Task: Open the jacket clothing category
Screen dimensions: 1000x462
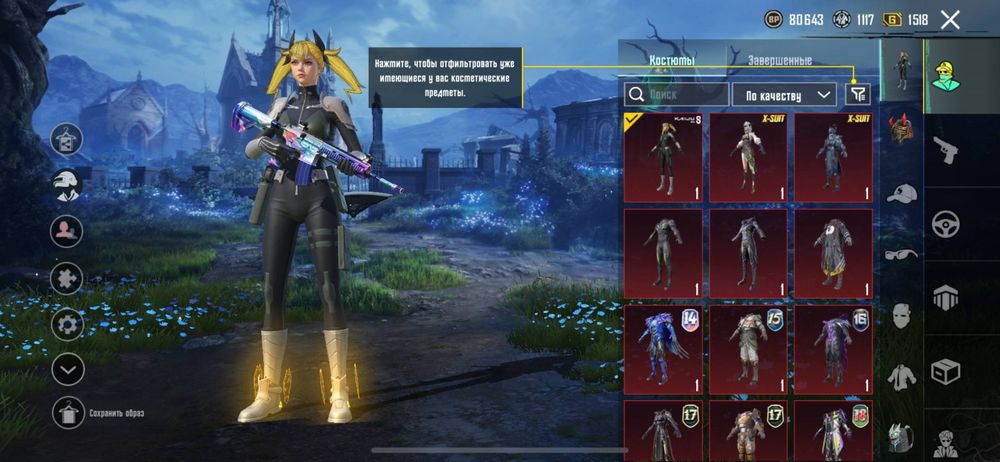Action: [x=902, y=376]
